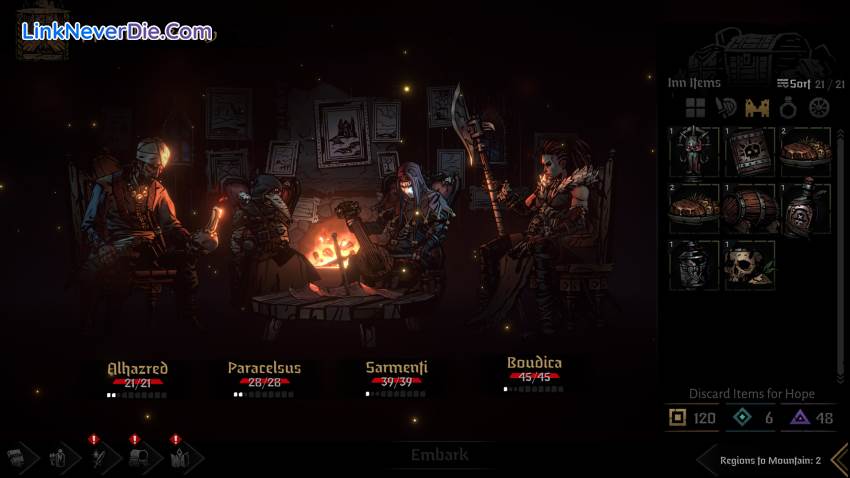Choose the wooden barrel item
Screen dimensions: 850x478
pyautogui.click(x=750, y=208)
